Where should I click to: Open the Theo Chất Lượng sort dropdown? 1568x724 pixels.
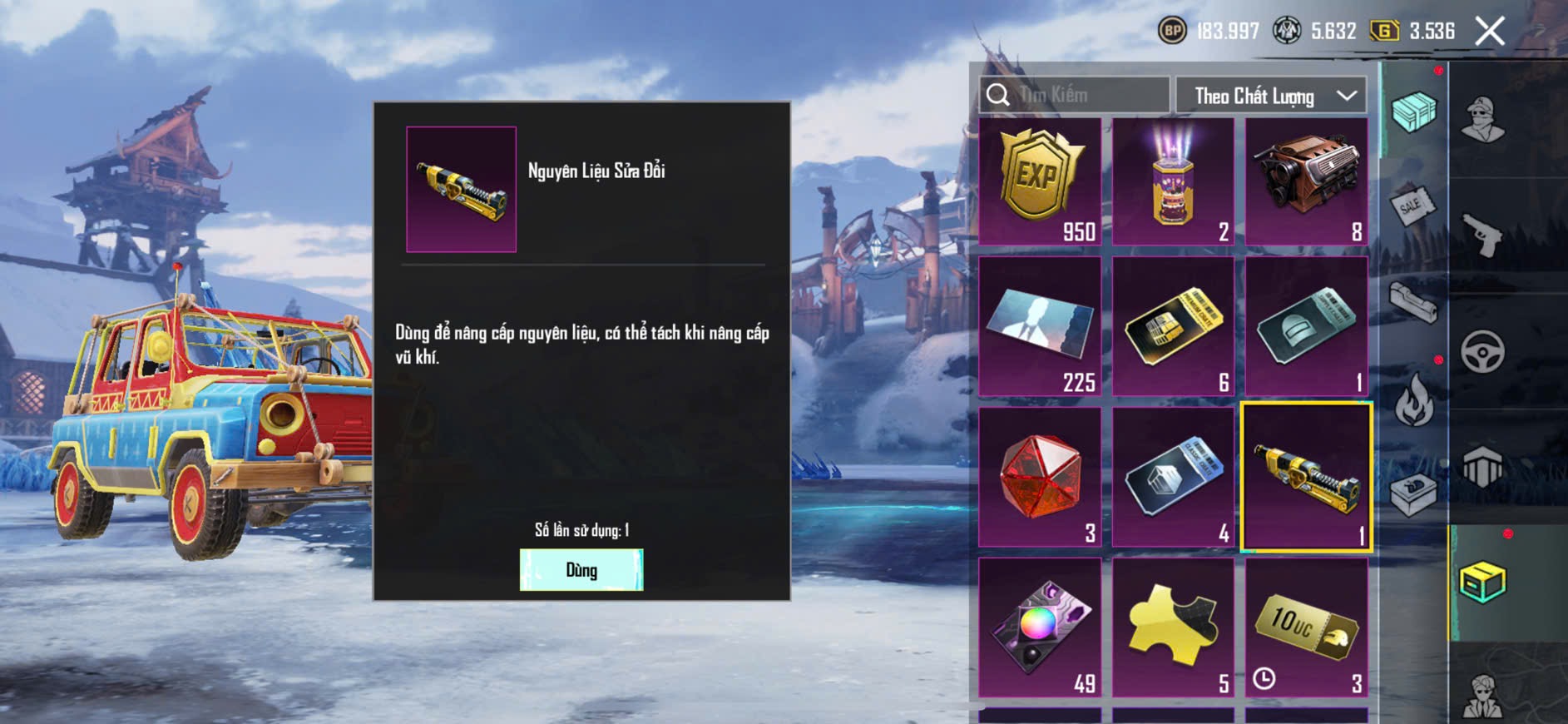coord(1270,96)
